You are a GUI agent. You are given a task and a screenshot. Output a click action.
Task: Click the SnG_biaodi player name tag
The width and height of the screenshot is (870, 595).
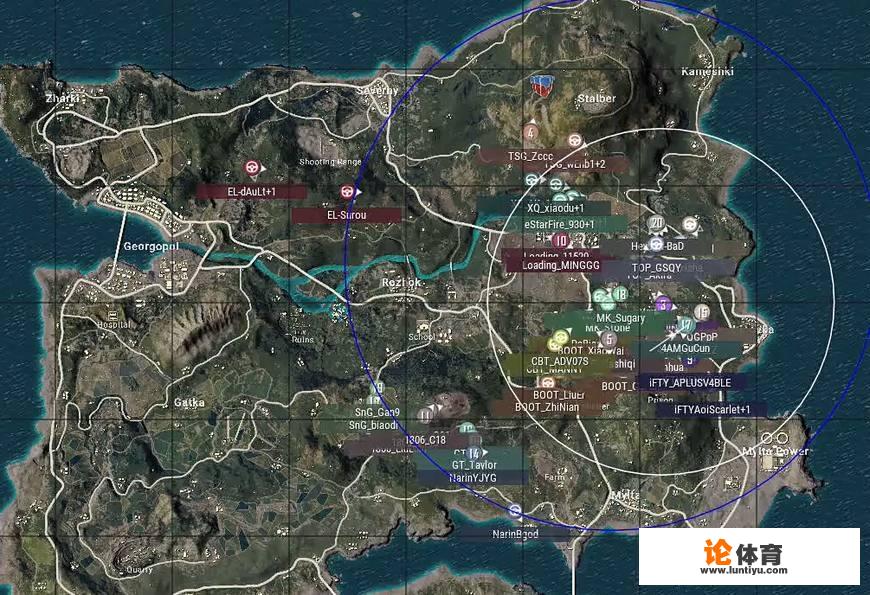pyautogui.click(x=375, y=425)
